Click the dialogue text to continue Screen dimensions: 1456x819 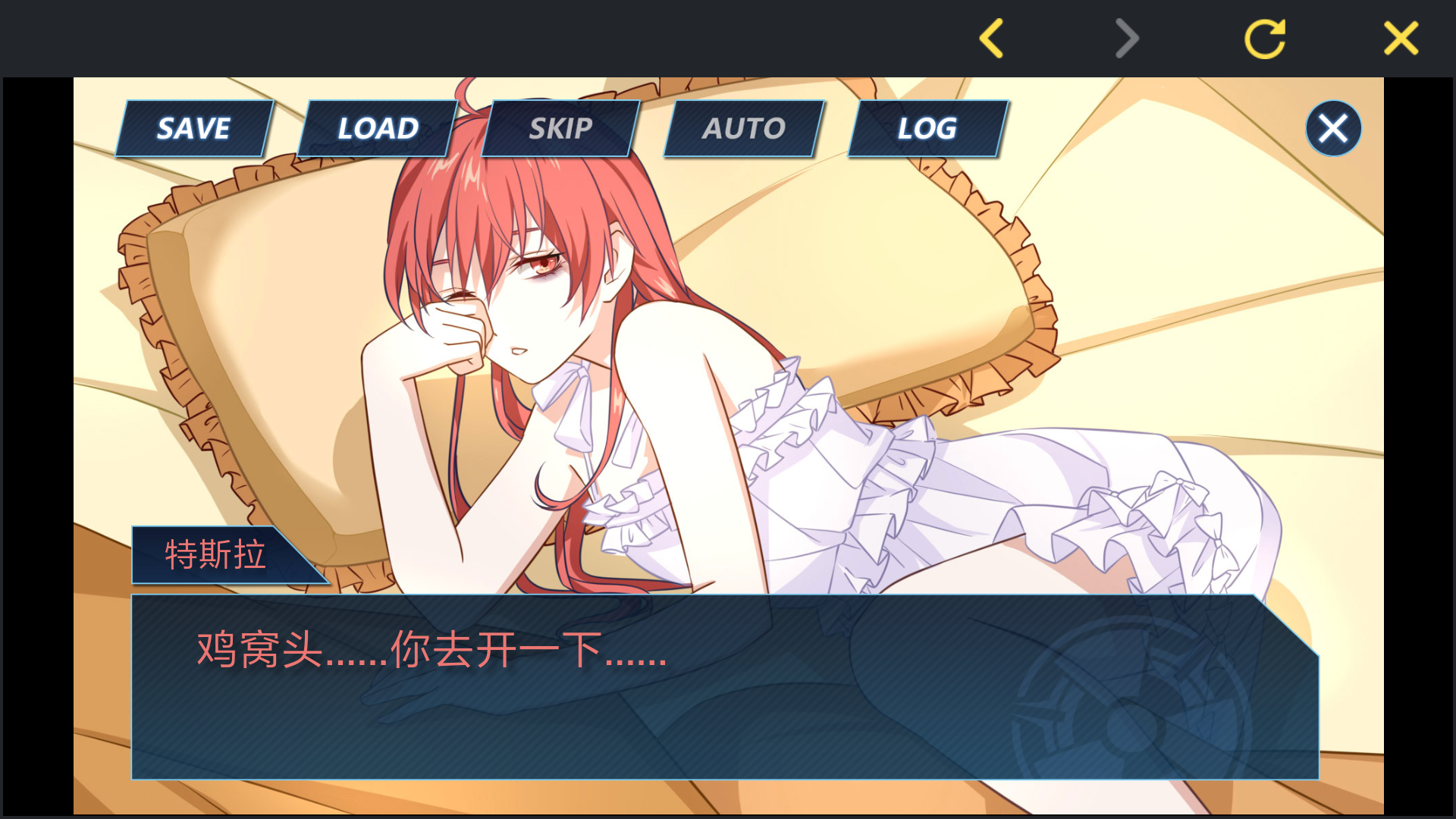(x=430, y=654)
